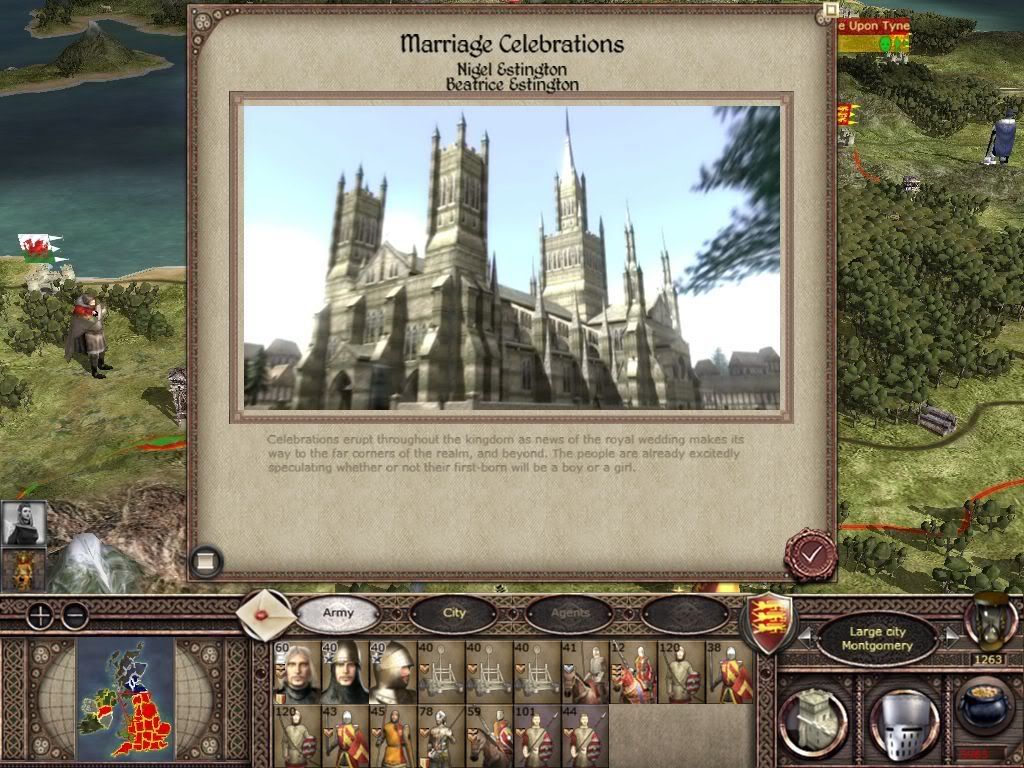Confirm the marriage celebrations message with the checkmark

(x=809, y=553)
